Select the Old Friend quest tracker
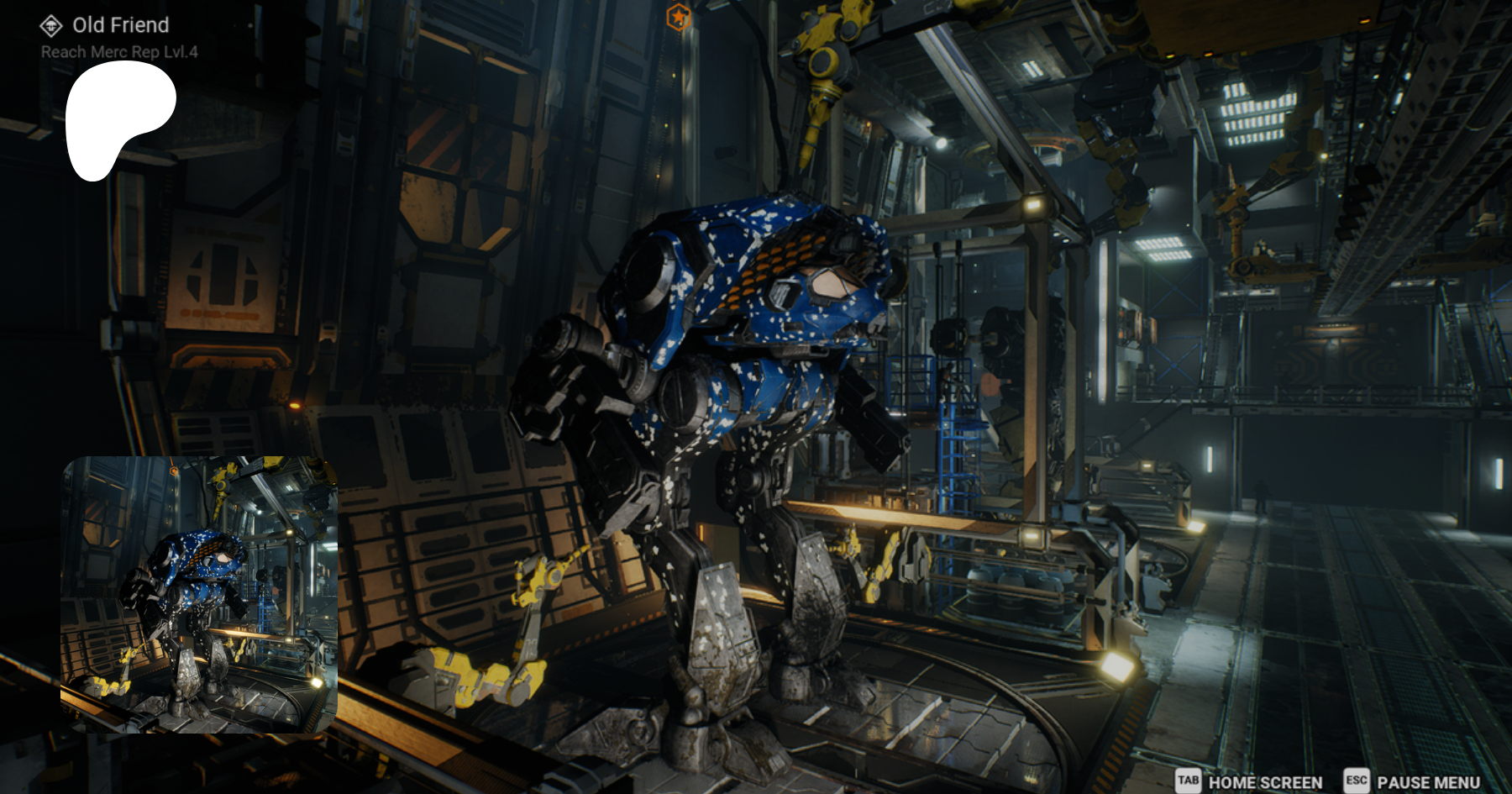Image resolution: width=1512 pixels, height=794 pixels. point(119,26)
